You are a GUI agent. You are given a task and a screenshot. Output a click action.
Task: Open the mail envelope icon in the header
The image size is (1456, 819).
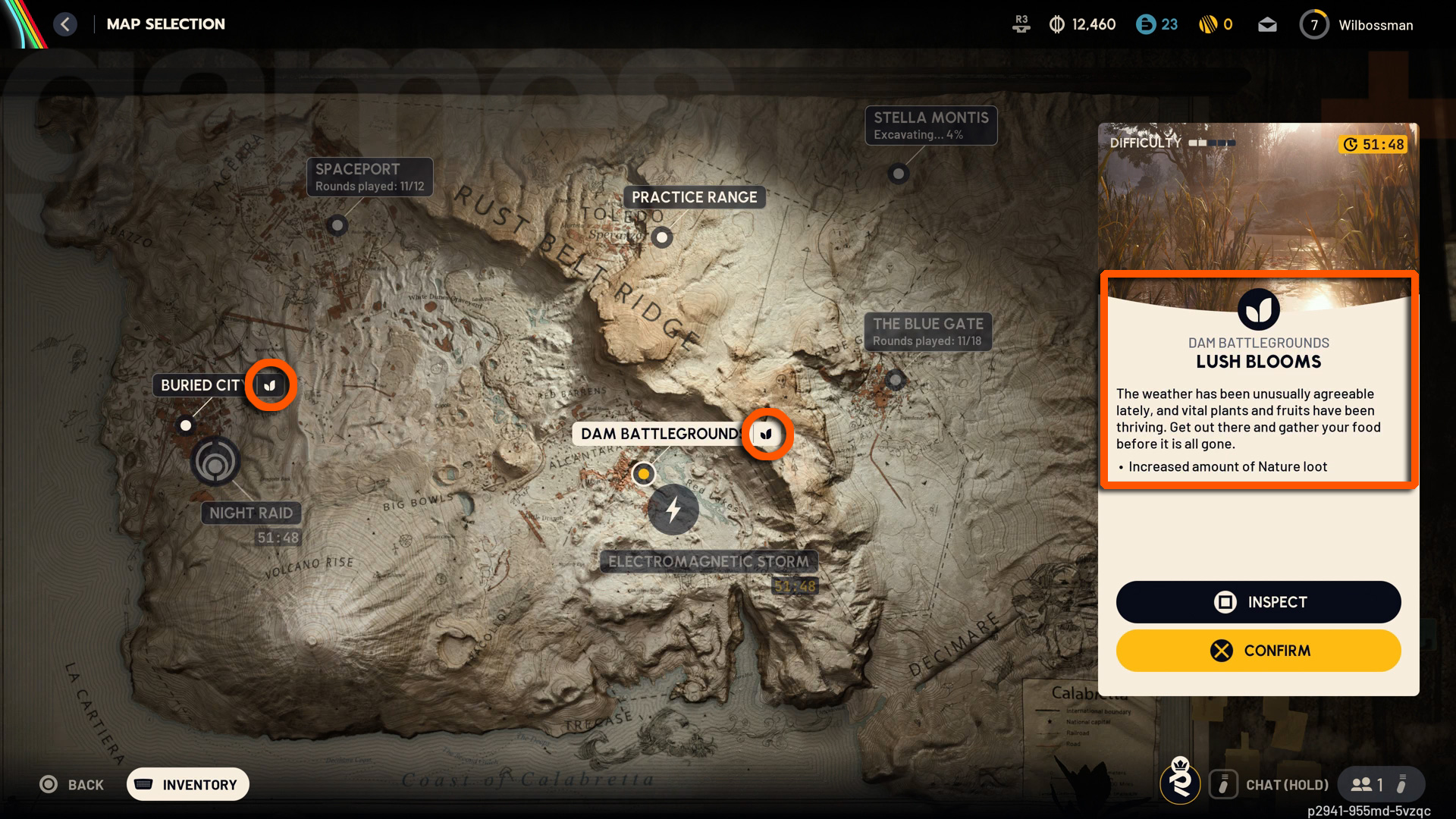1267,24
